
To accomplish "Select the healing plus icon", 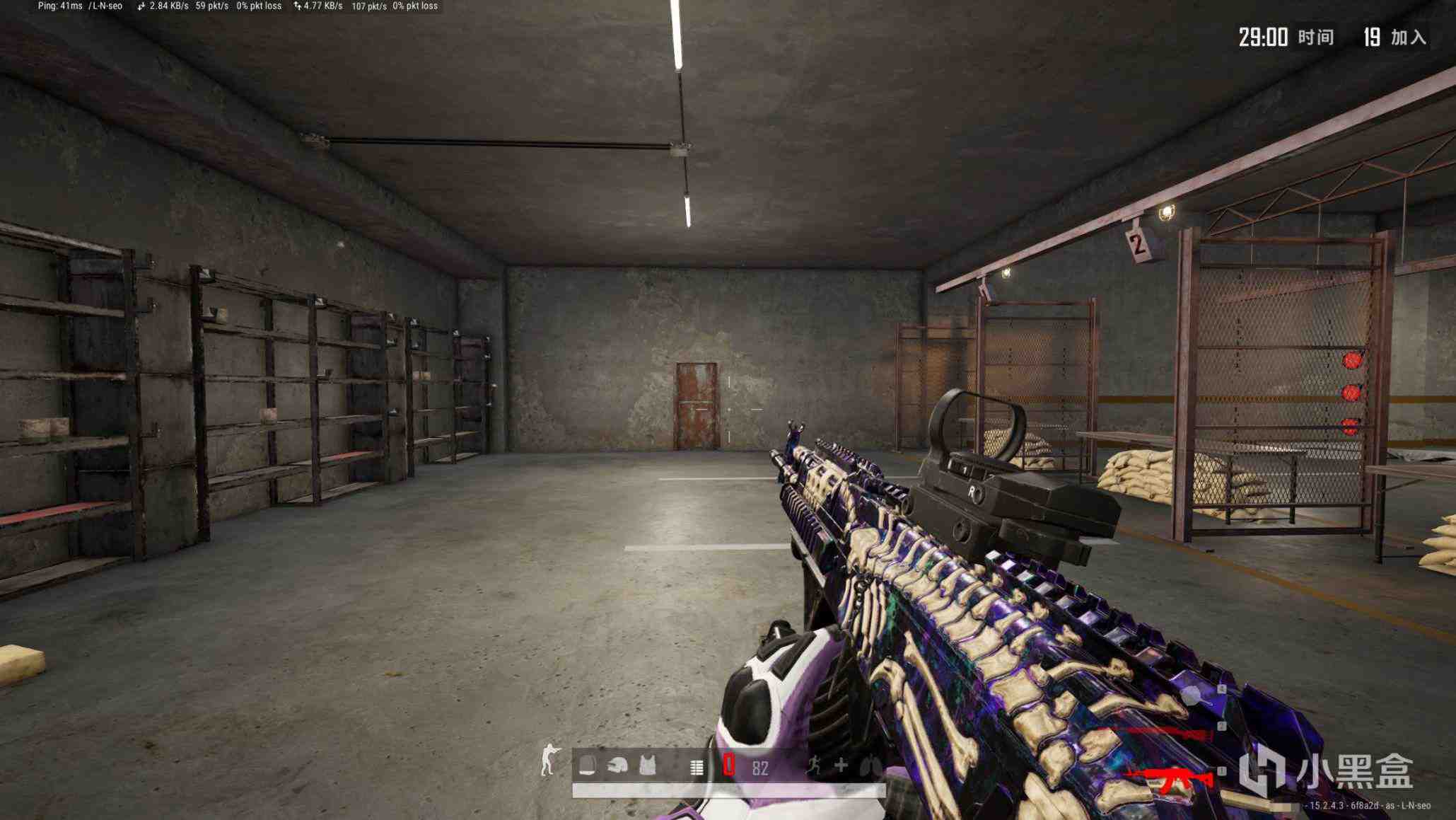I will click(x=841, y=765).
